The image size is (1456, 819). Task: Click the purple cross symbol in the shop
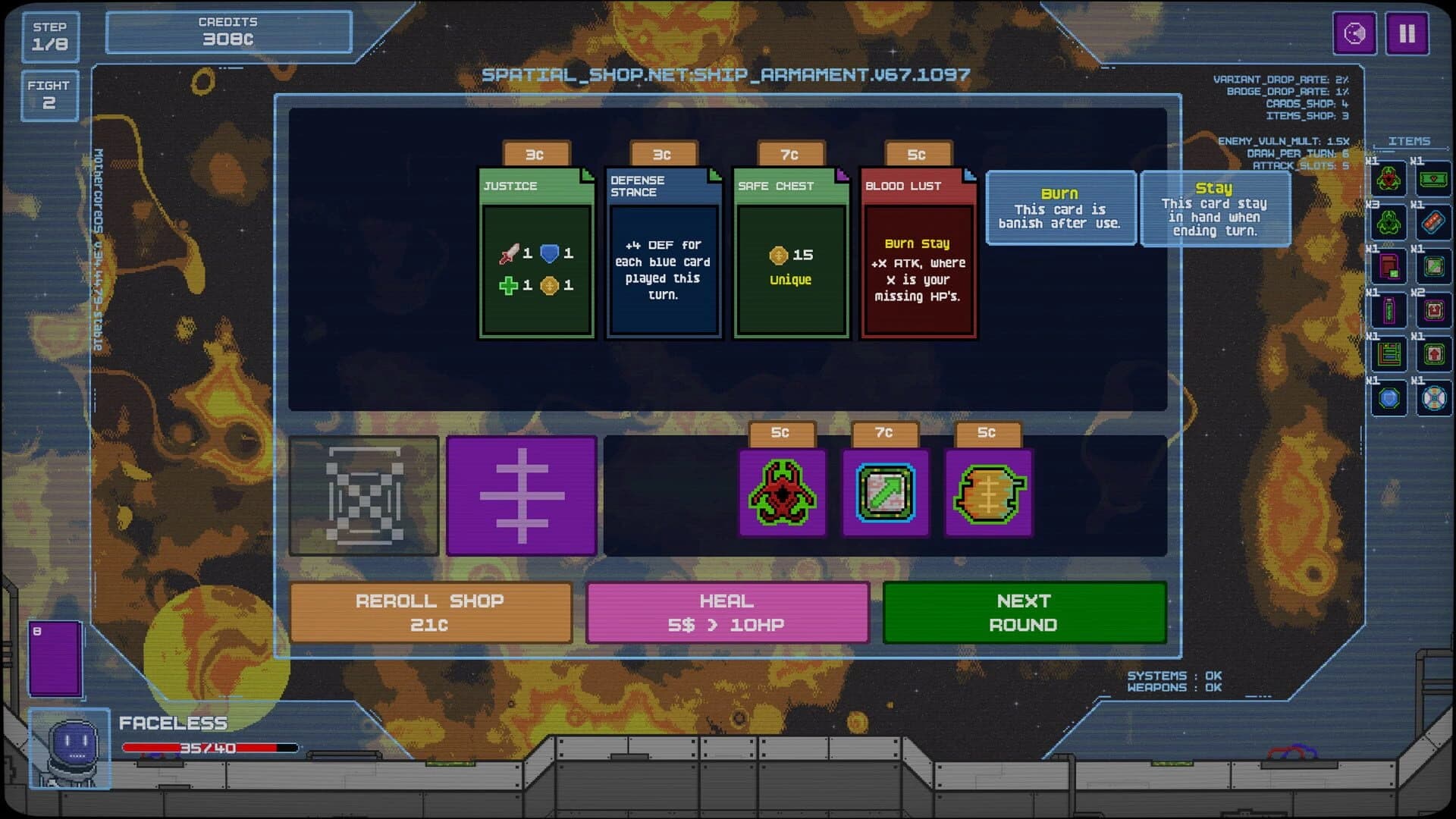520,497
